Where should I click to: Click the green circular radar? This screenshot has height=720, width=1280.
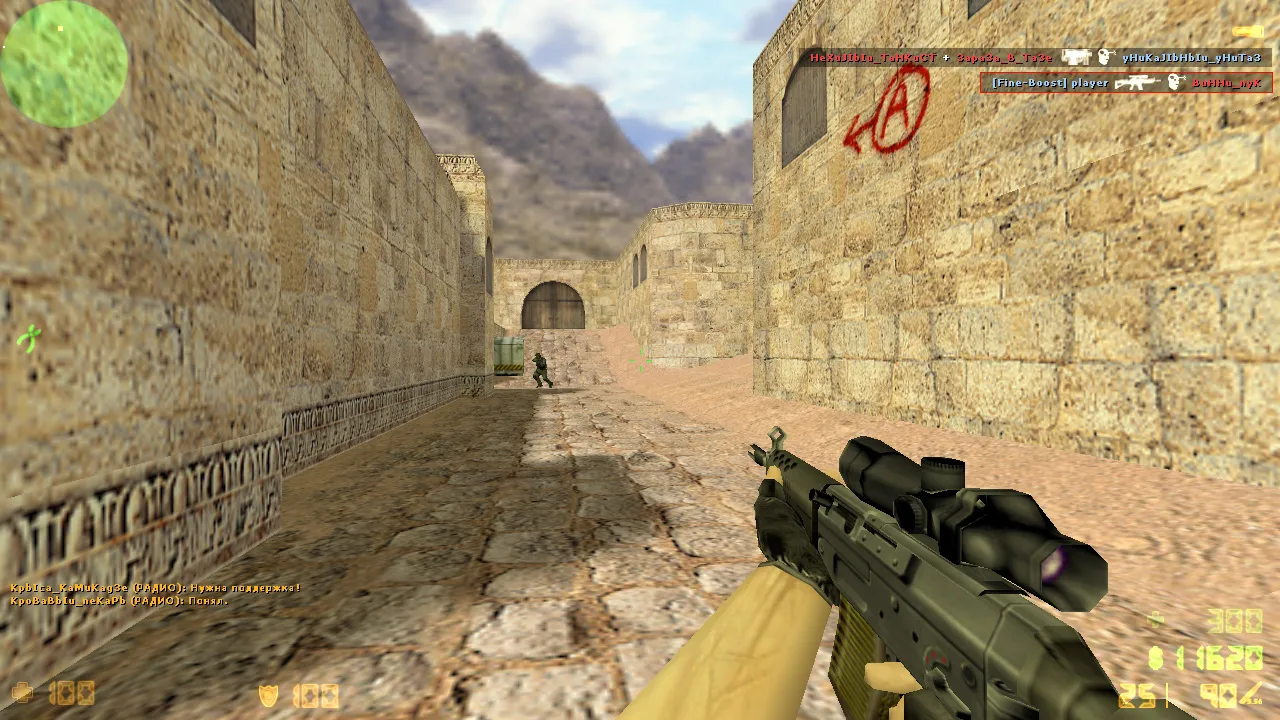[x=64, y=64]
